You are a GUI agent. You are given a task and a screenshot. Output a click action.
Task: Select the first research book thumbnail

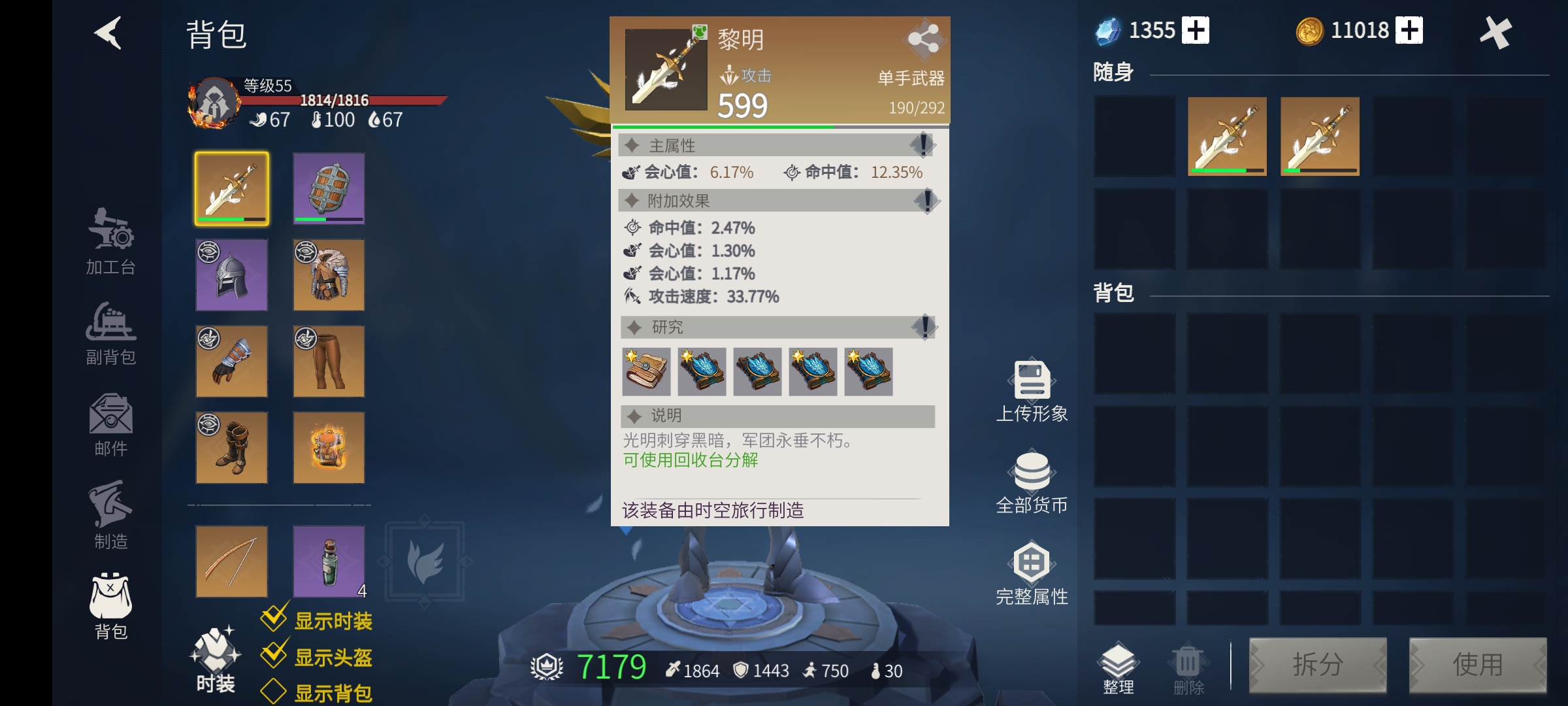pyautogui.click(x=647, y=371)
